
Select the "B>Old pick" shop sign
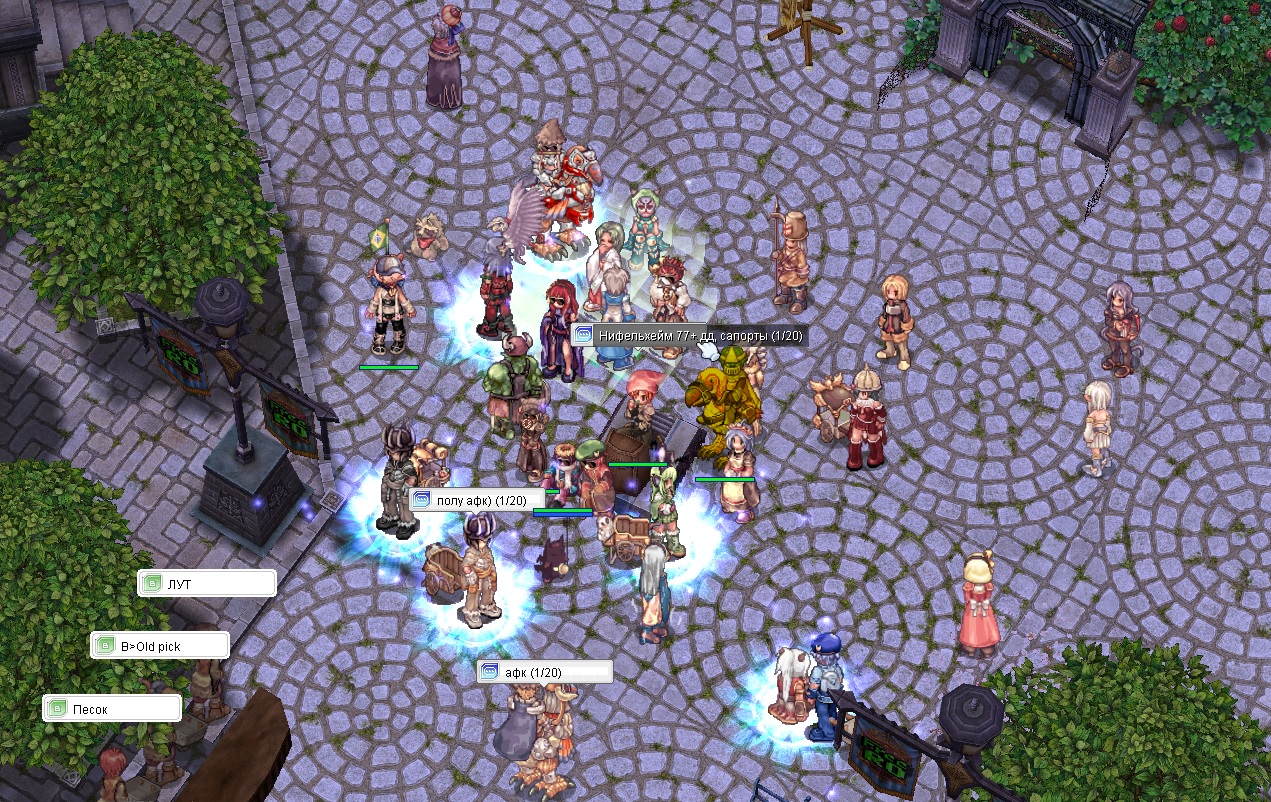(160, 646)
